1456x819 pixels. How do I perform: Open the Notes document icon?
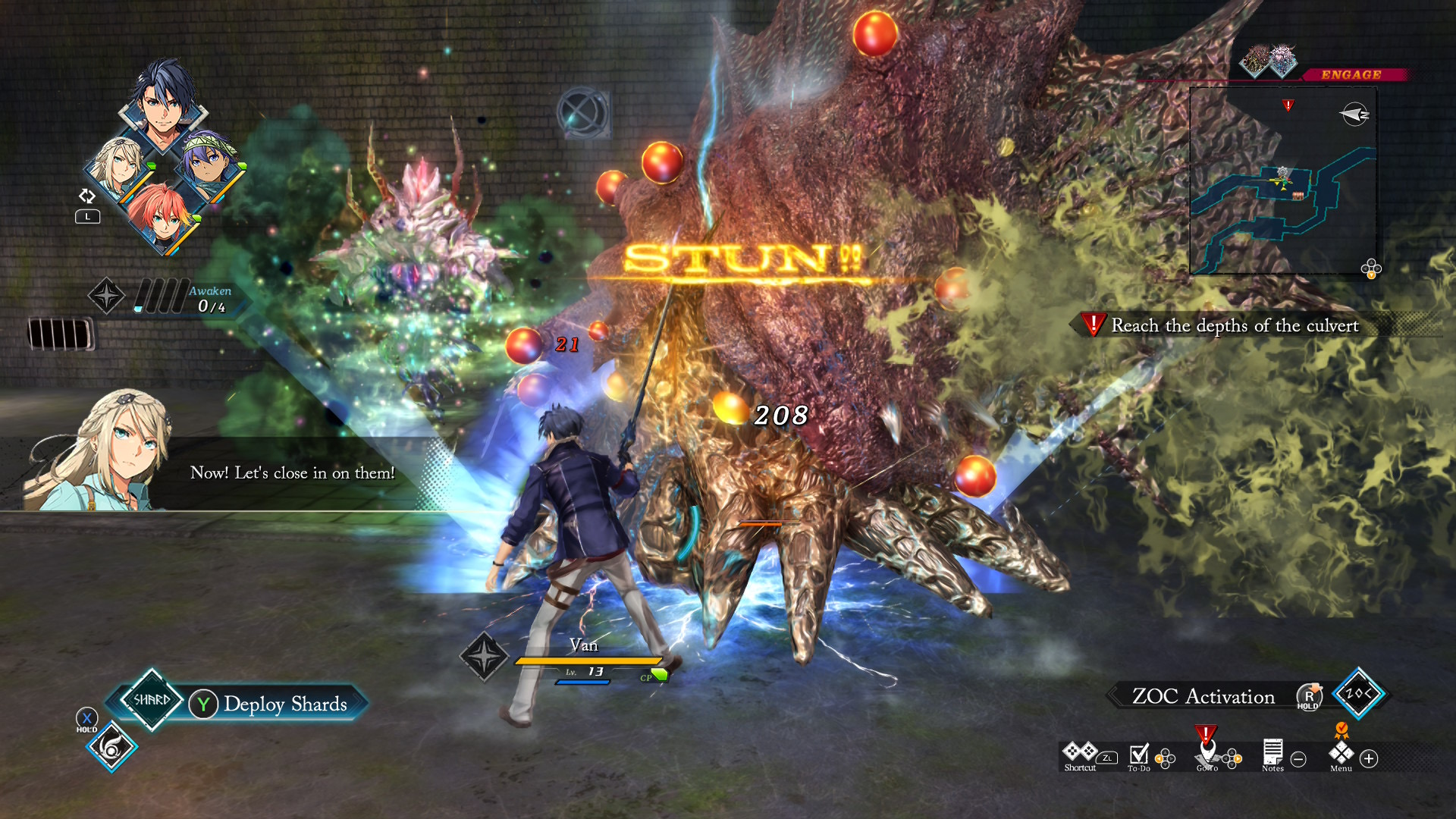point(1271,752)
